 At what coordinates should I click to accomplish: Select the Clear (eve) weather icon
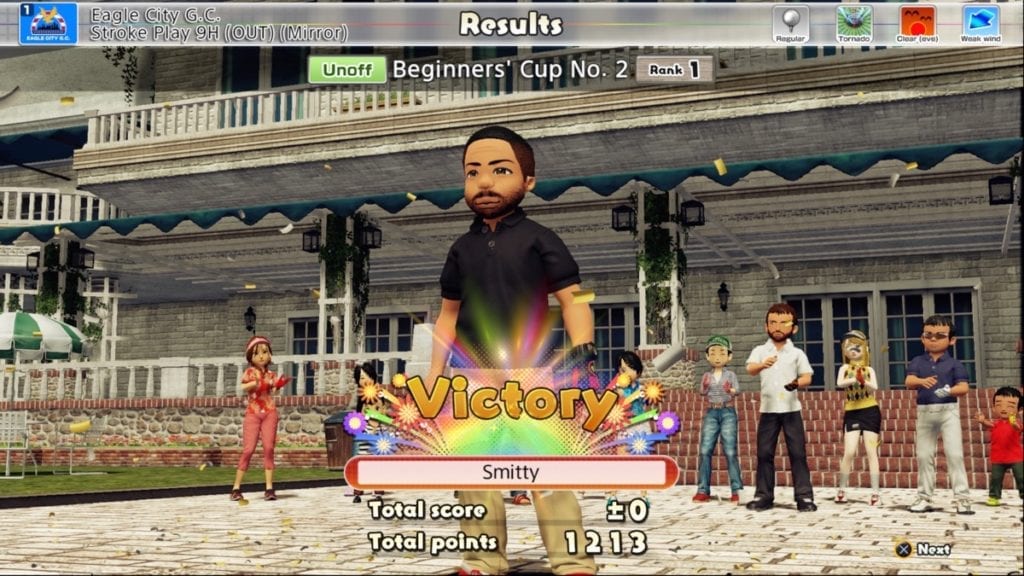click(917, 23)
